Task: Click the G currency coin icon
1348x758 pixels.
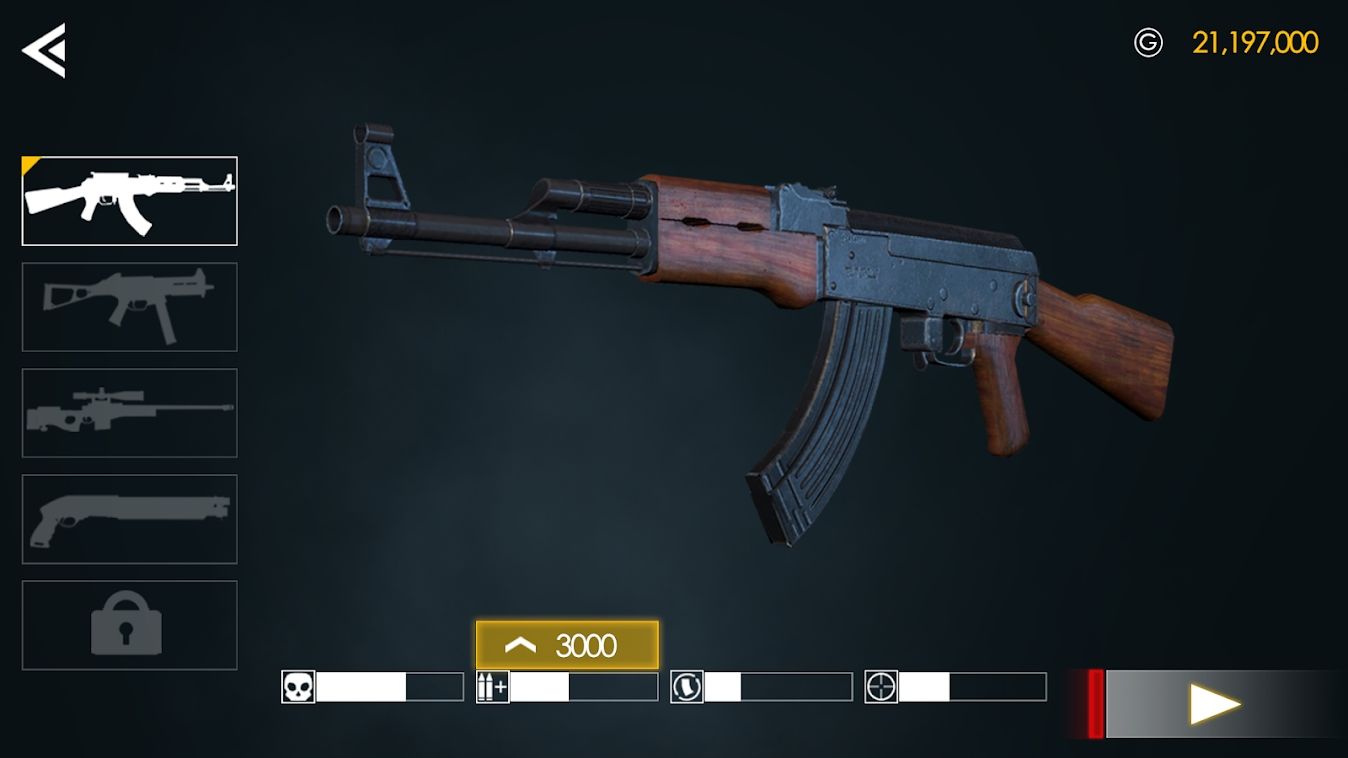Action: tap(1150, 42)
